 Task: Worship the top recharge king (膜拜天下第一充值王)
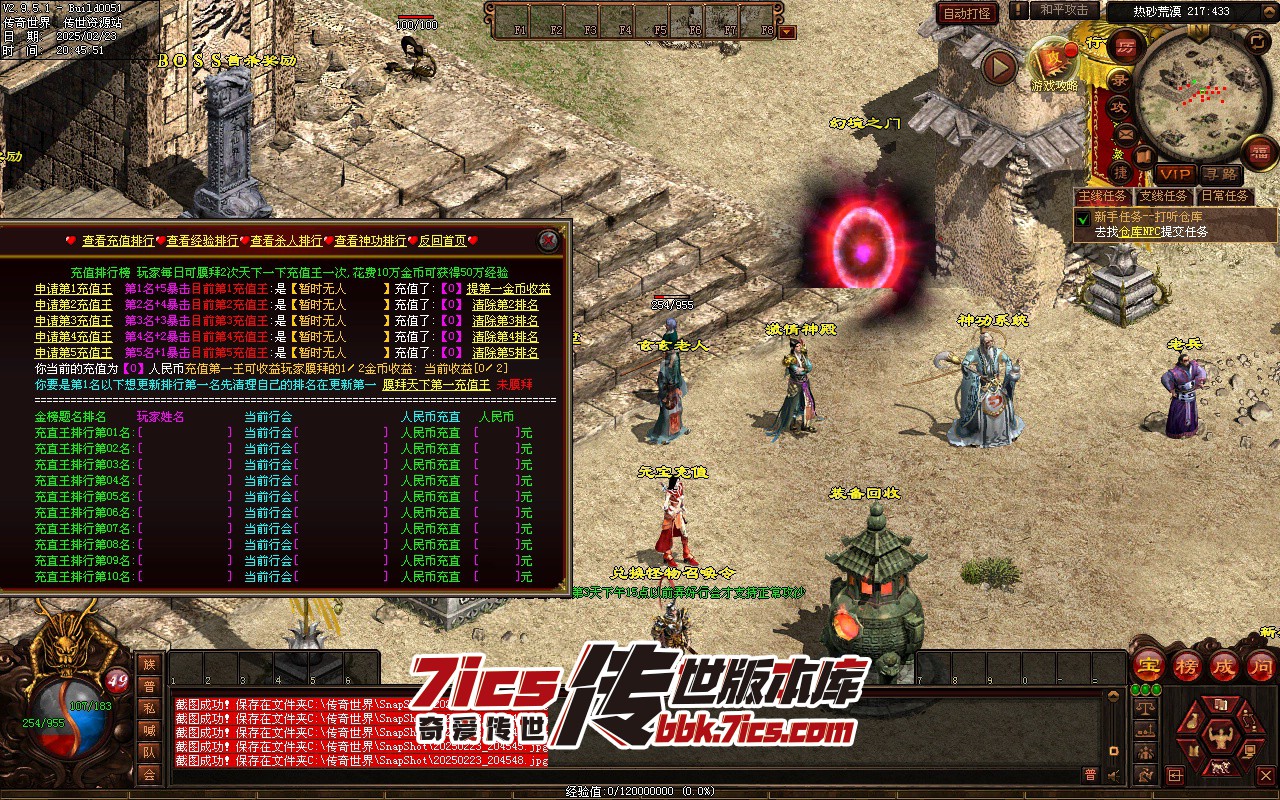pos(436,385)
